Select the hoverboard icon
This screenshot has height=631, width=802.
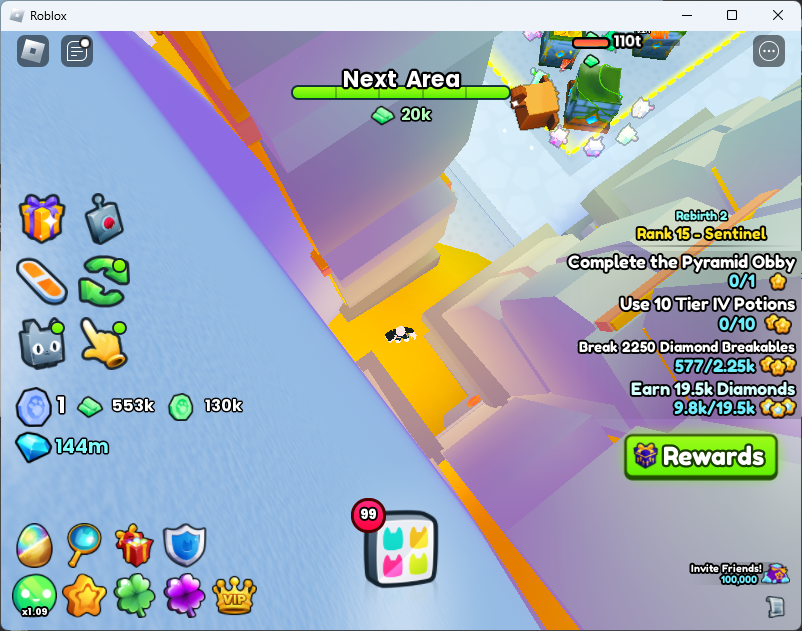pyautogui.click(x=41, y=281)
